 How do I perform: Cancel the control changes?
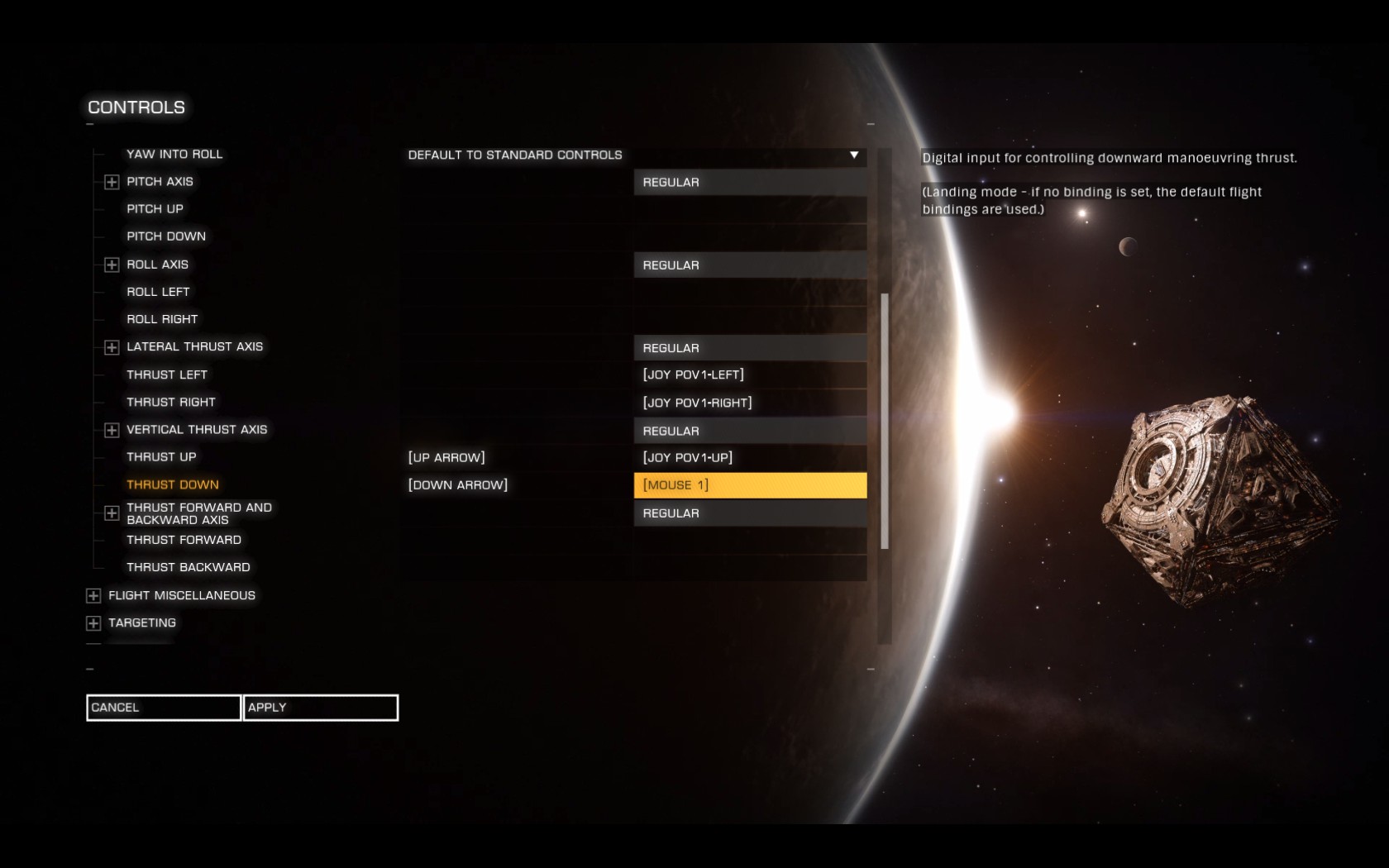163,708
